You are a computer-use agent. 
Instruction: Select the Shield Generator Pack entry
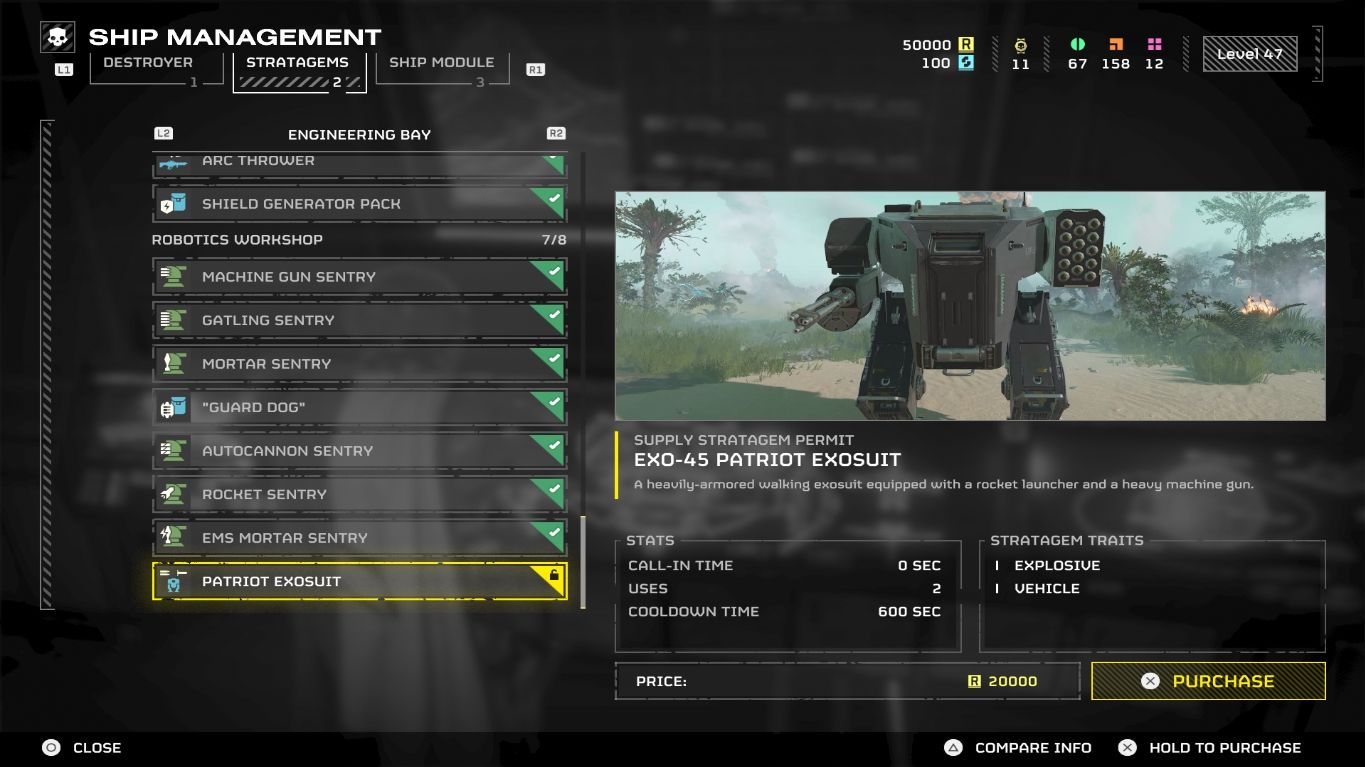(x=359, y=204)
